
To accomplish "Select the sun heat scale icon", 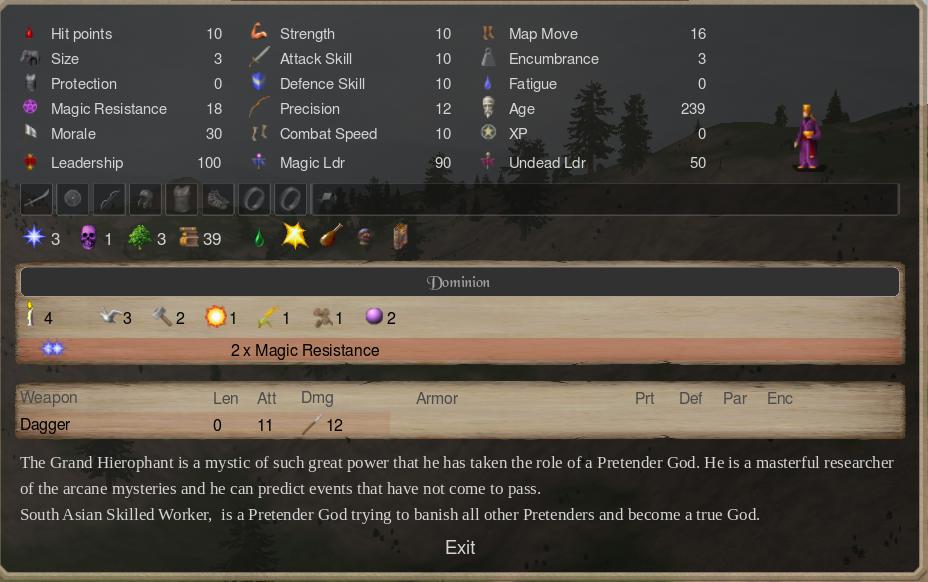I will tap(215, 317).
